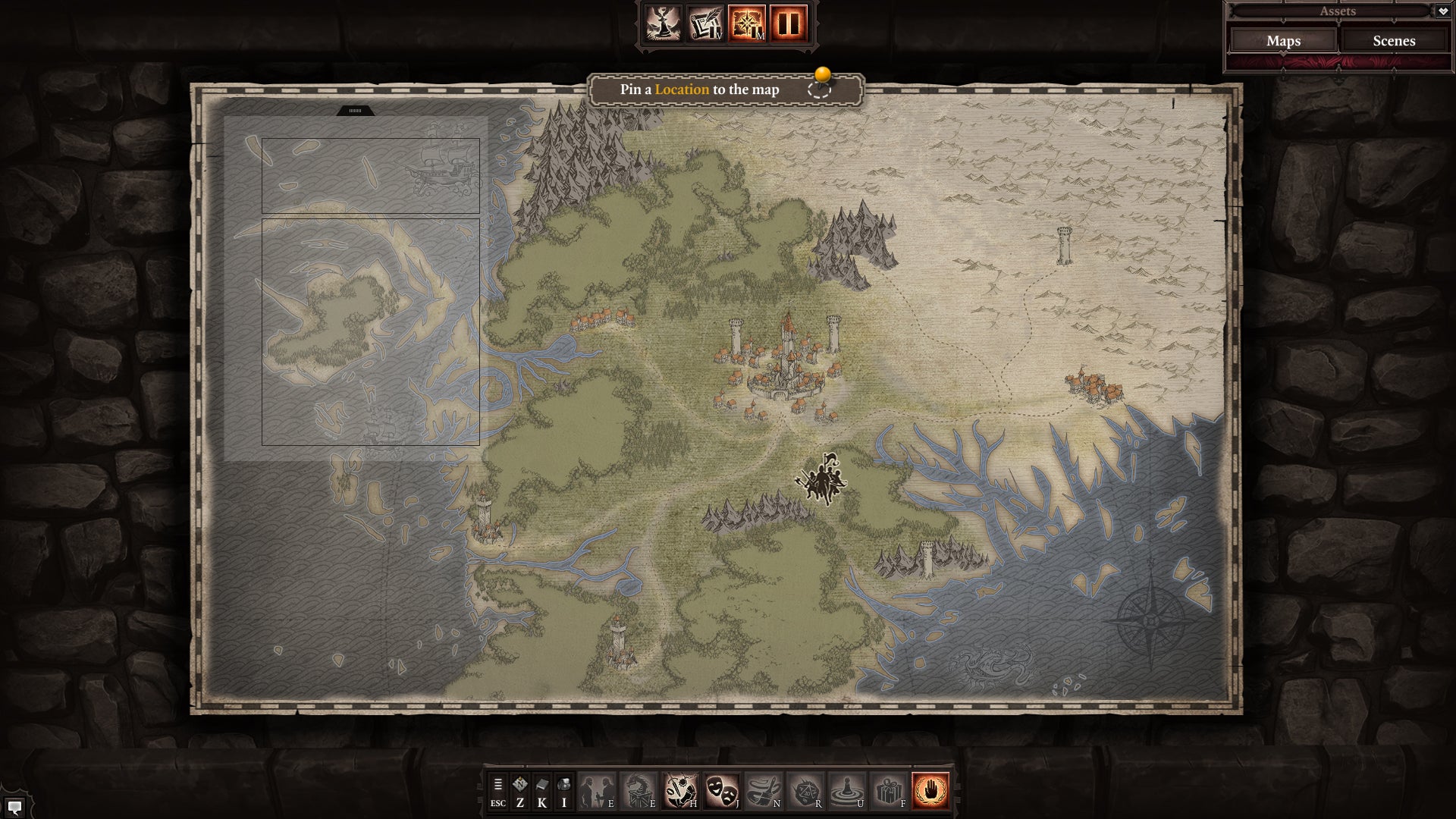Click the Location link in the pin banner
1456x819 pixels.
[684, 89]
